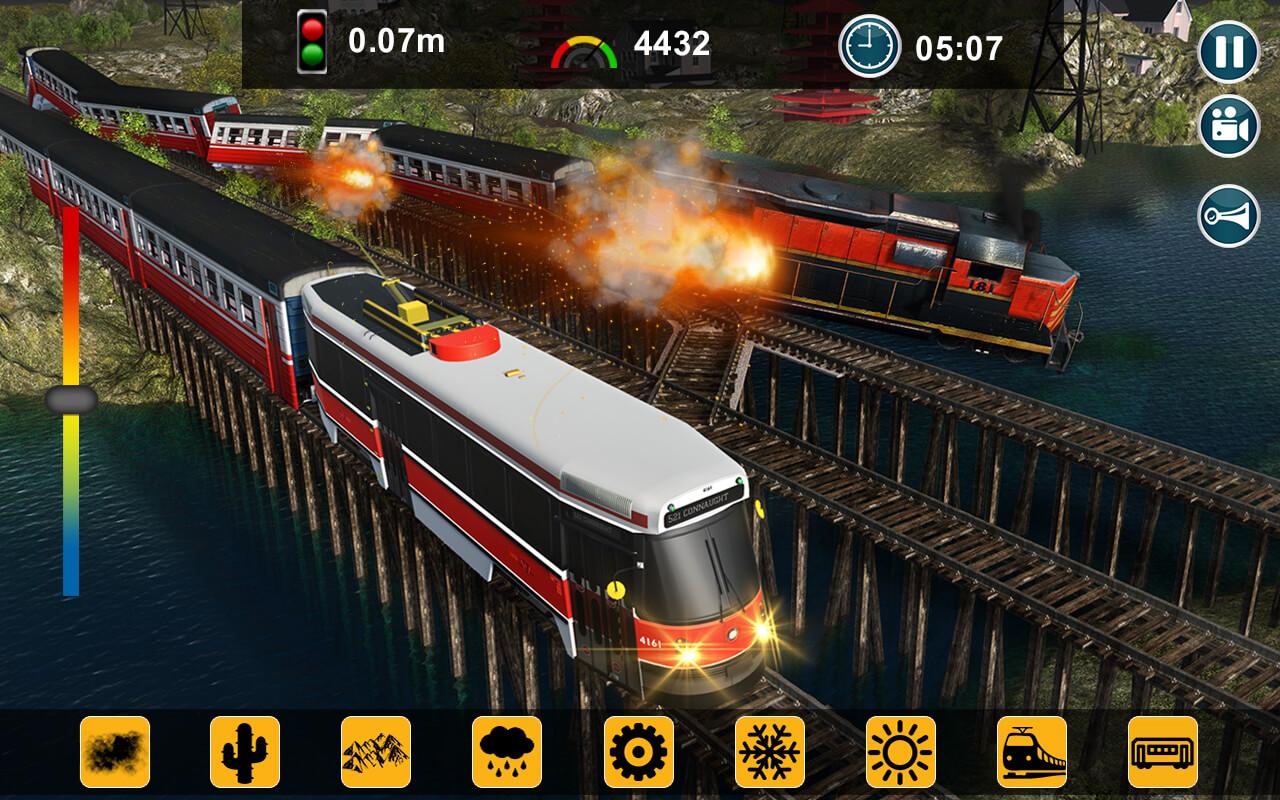Choose the cactus desert environment

[x=245, y=751]
